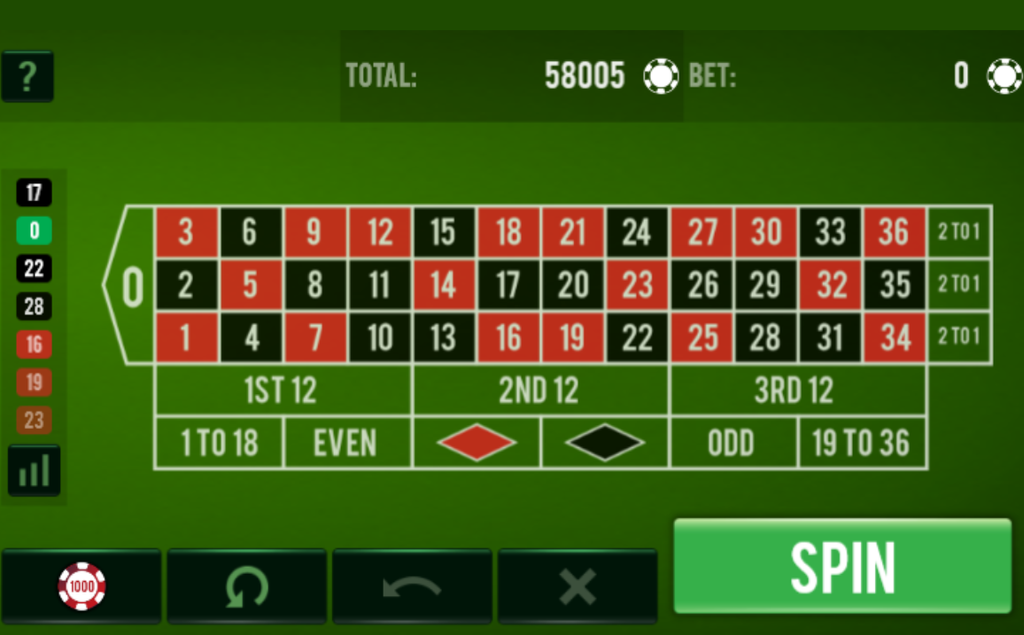Clear all bets with the X button
The height and width of the screenshot is (635, 1024).
click(577, 586)
